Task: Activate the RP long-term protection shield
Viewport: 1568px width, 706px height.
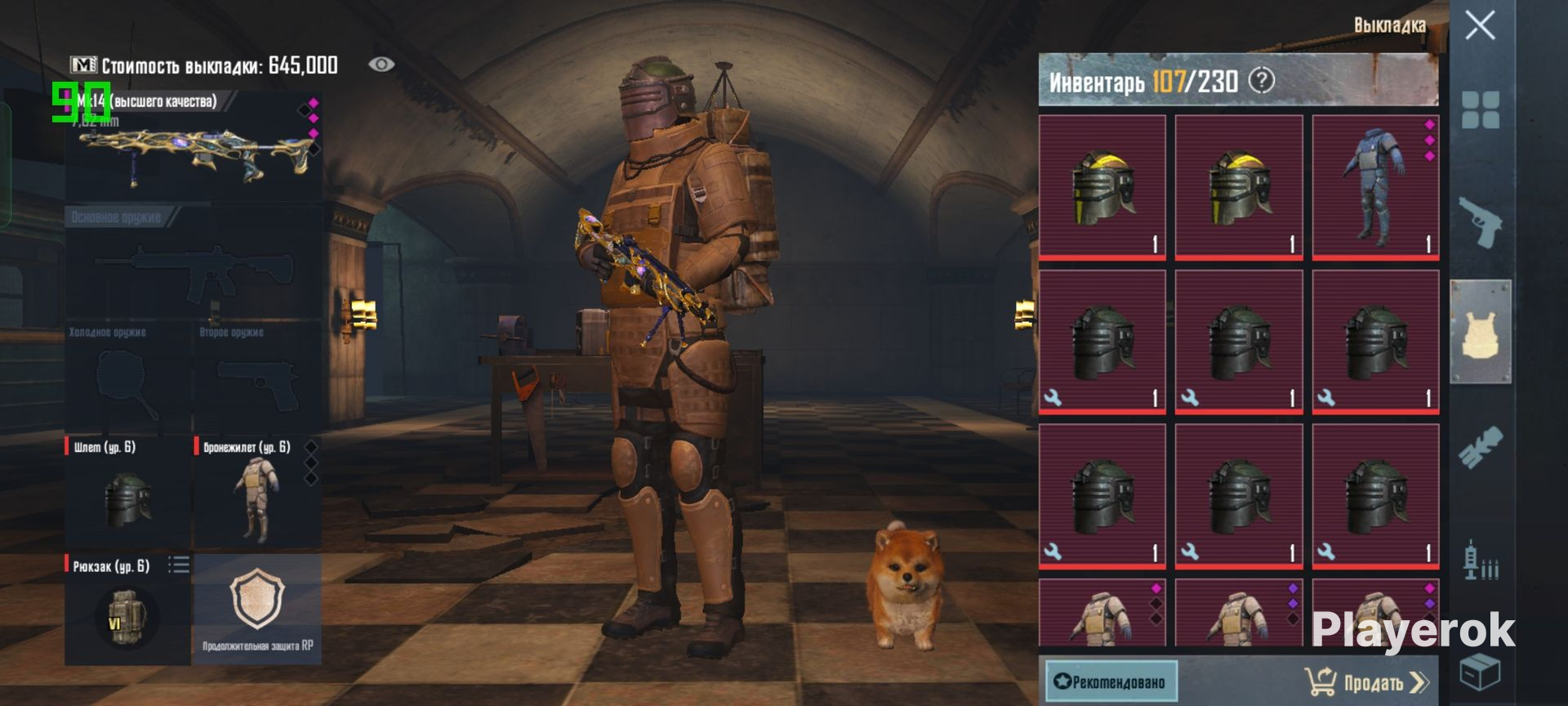Action: click(257, 609)
